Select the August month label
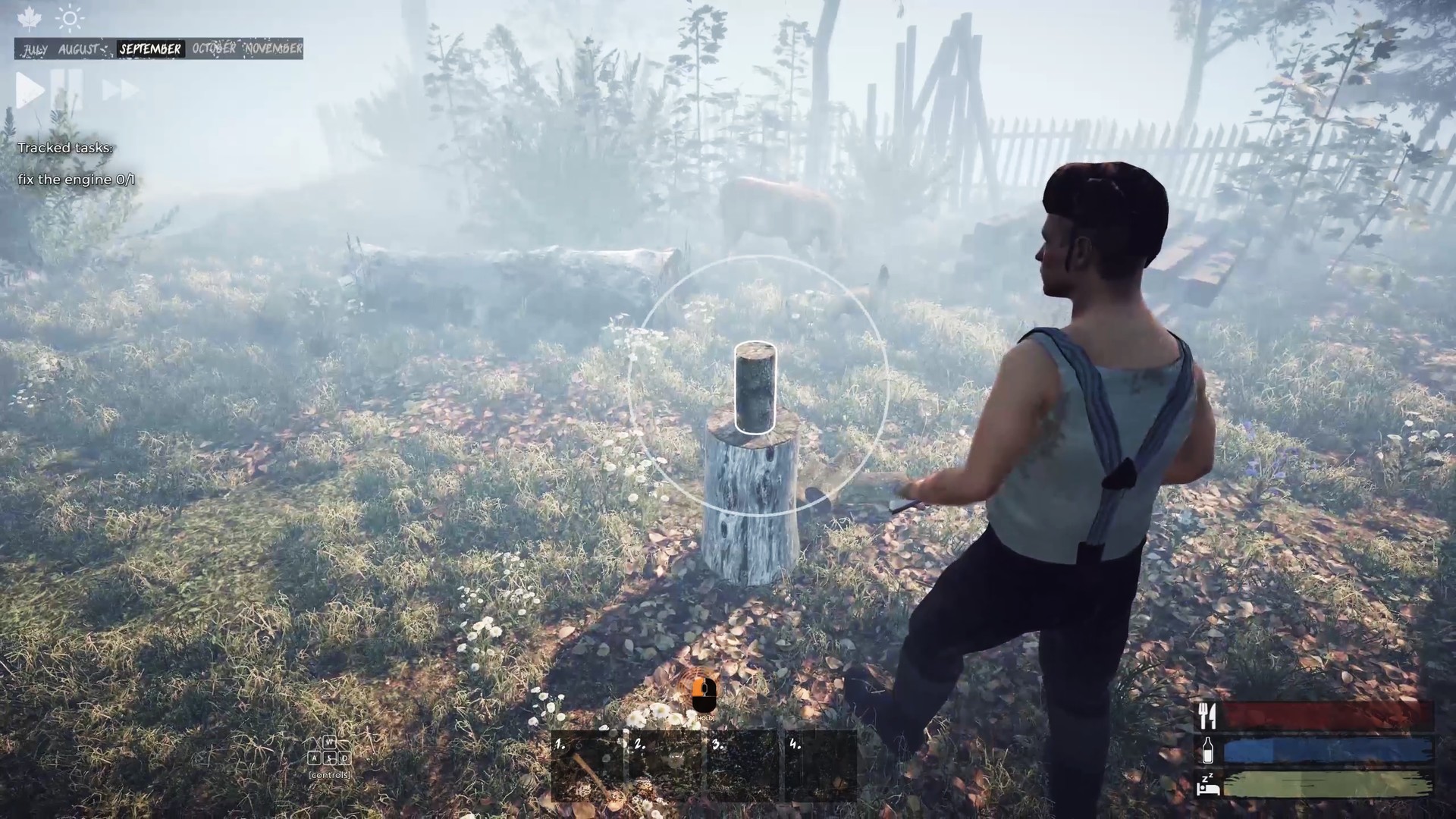Viewport: 1456px width, 819px height. tap(80, 49)
